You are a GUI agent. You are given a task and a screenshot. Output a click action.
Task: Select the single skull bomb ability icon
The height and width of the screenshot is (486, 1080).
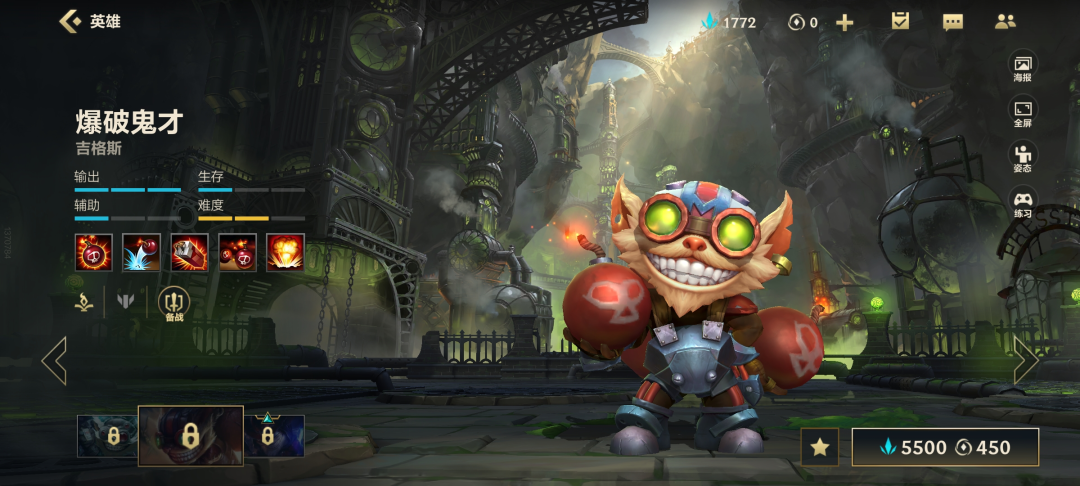tap(93, 252)
